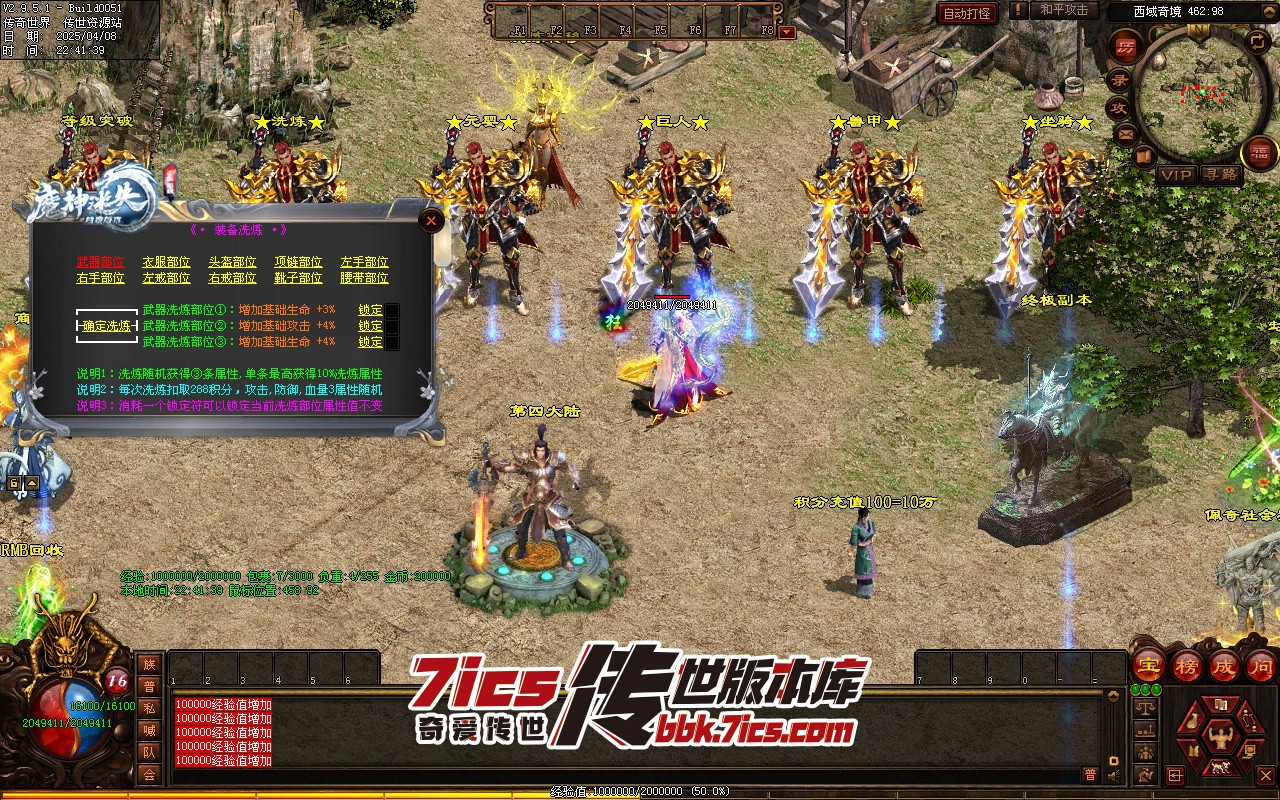This screenshot has width=1280, height=800.
Task: Confirm refinement with 确定洗炼
Action: coord(107,326)
